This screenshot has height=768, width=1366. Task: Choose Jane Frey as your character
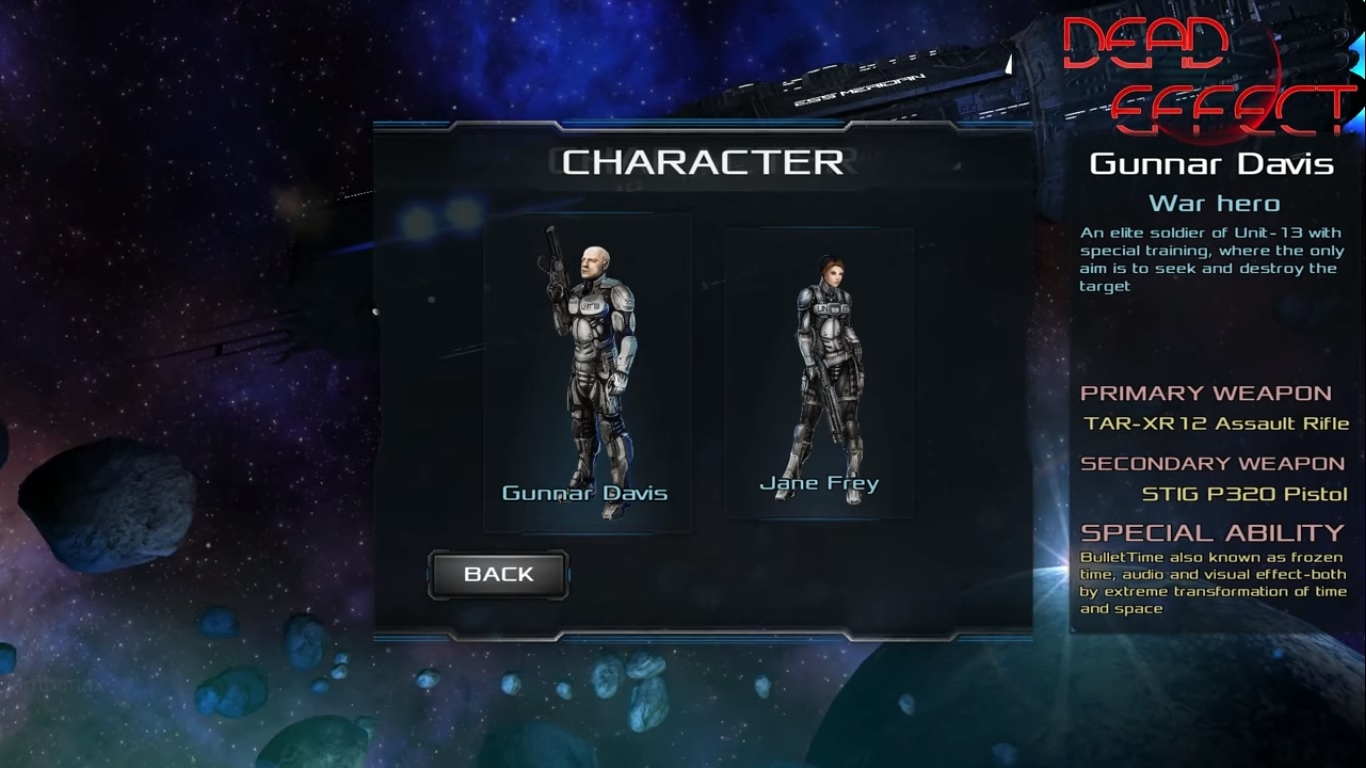pos(819,372)
